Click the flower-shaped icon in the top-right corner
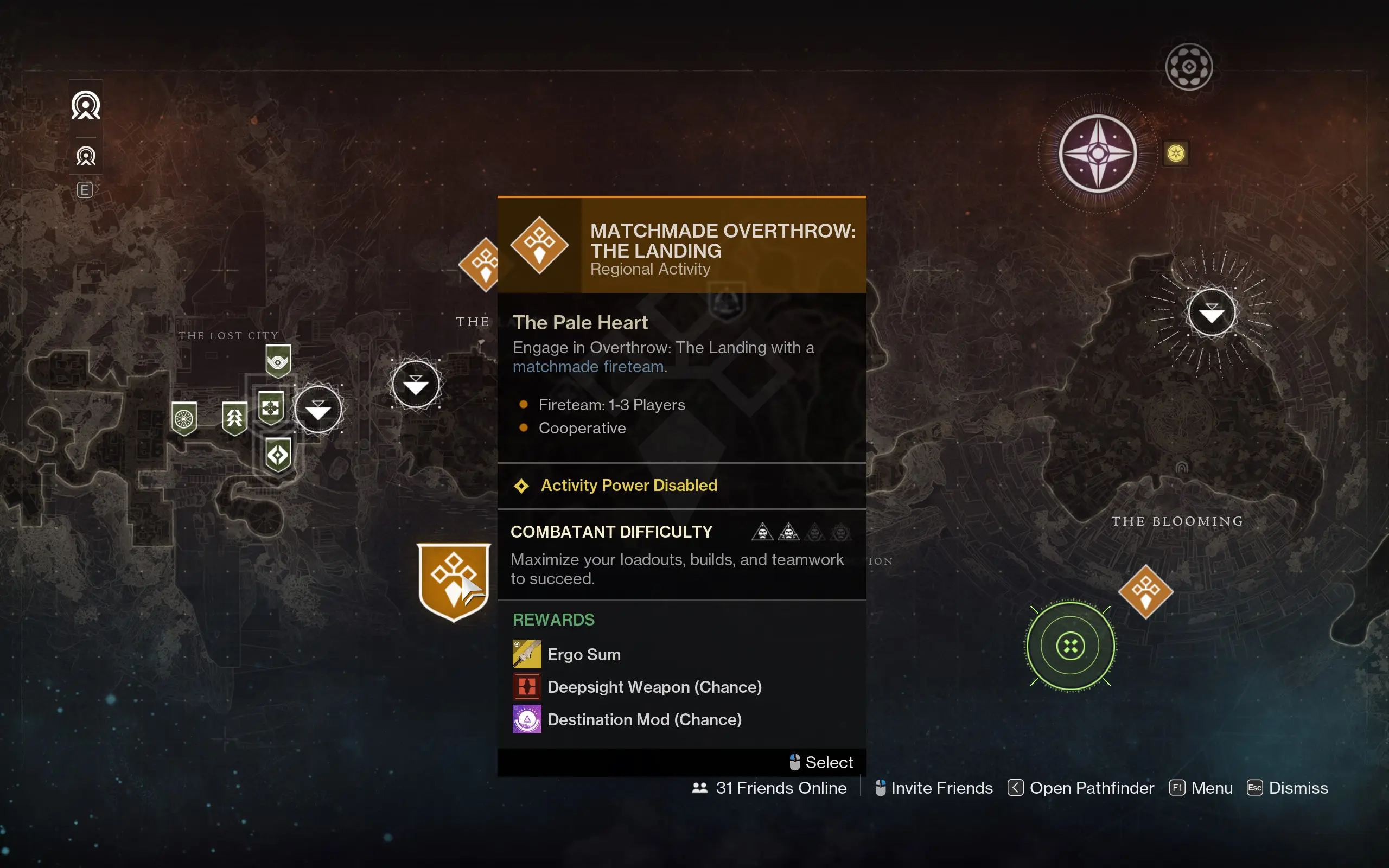Screen dimensions: 1389x868 (1189, 66)
